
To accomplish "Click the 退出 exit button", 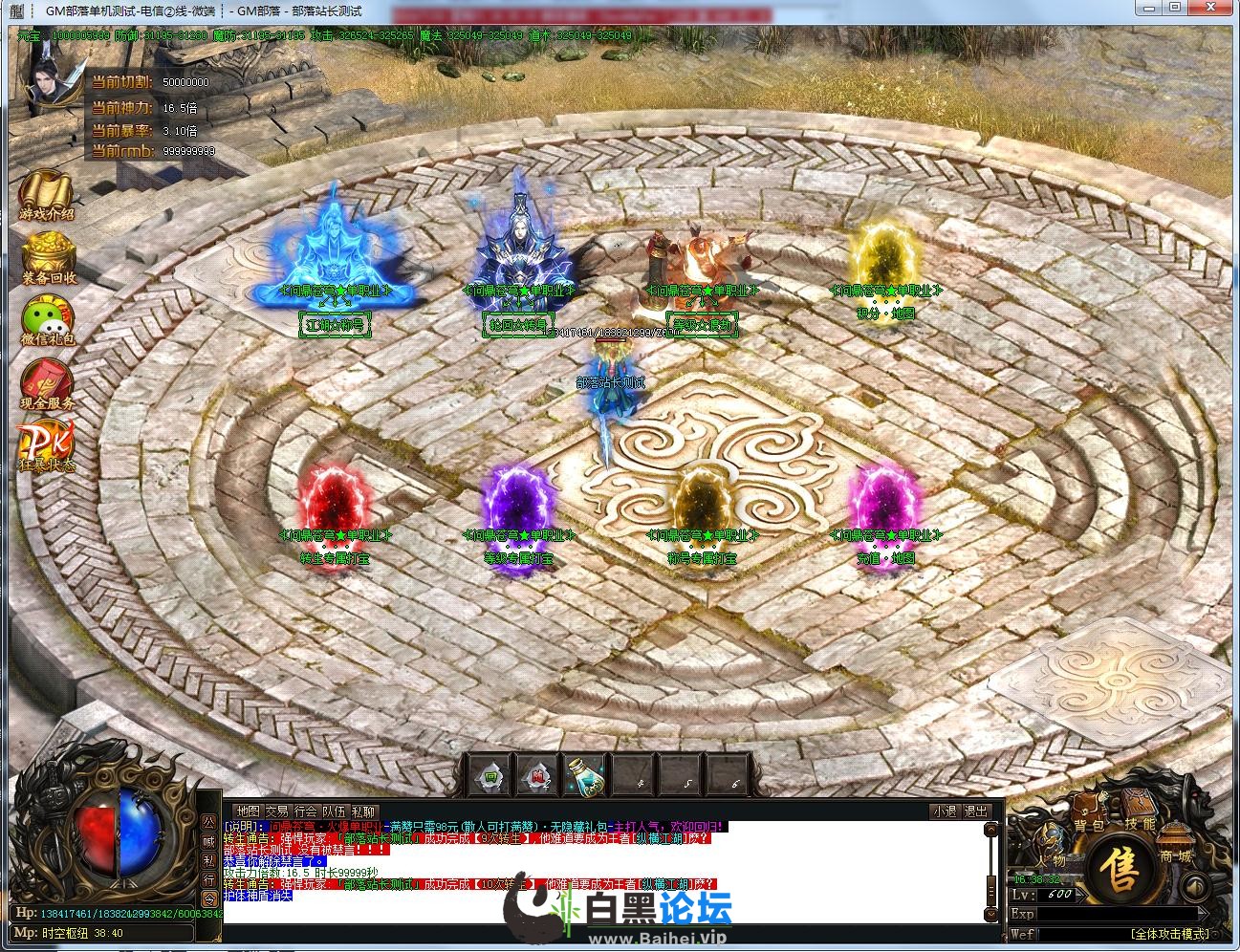I will (x=976, y=811).
